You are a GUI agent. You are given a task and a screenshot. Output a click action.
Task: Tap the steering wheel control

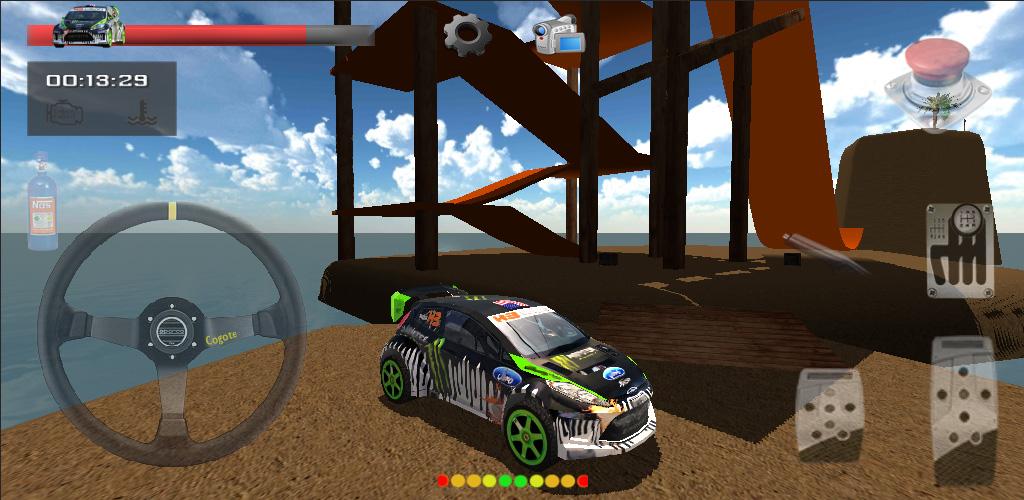[172, 329]
